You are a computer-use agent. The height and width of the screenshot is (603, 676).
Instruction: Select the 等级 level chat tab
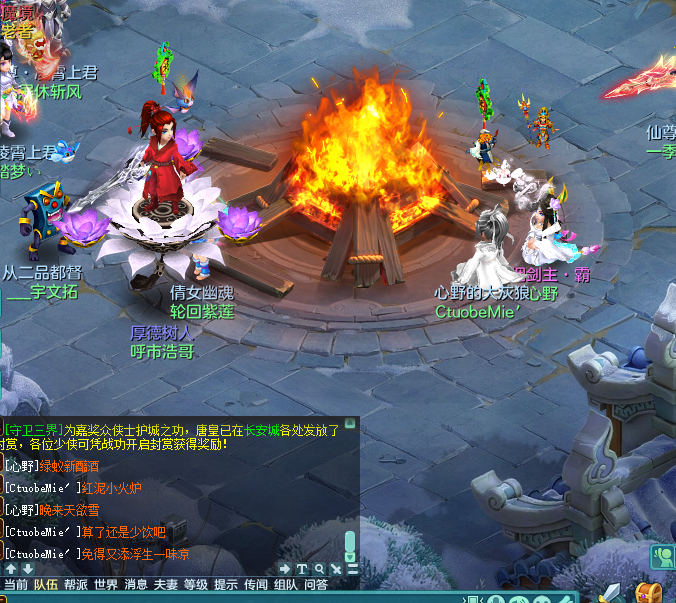196,585
